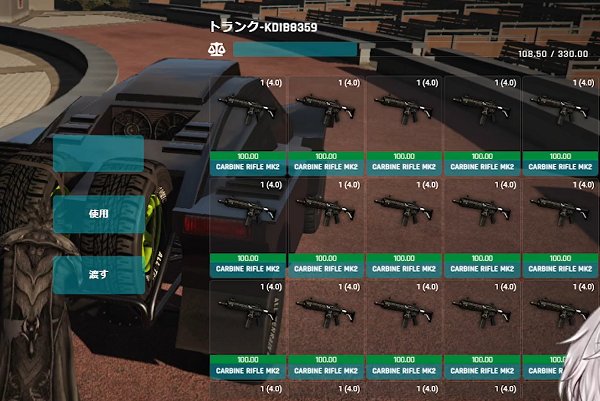The image size is (600, 401).
Task: Select the 渡す (Give) button
Action: click(98, 274)
